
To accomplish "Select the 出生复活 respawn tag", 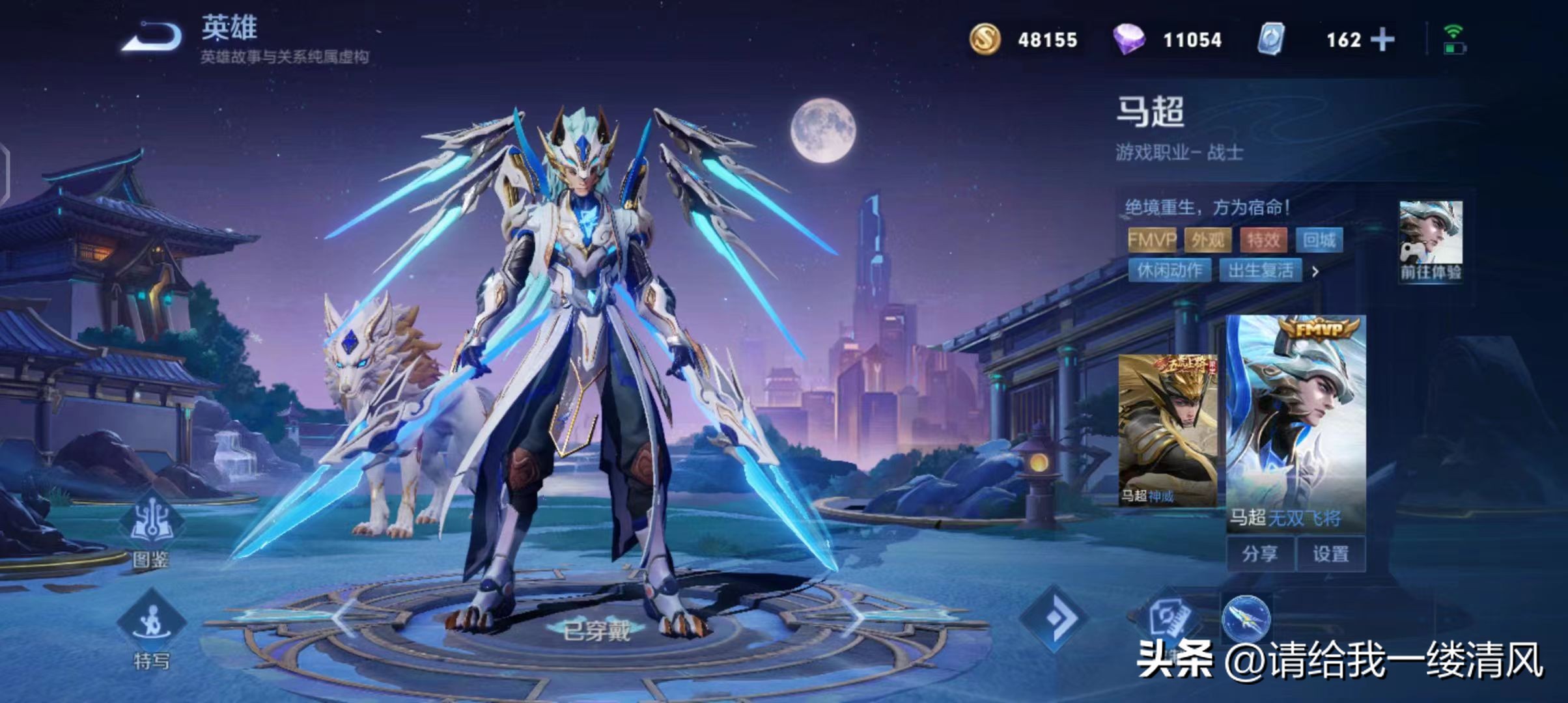I will pos(1261,270).
